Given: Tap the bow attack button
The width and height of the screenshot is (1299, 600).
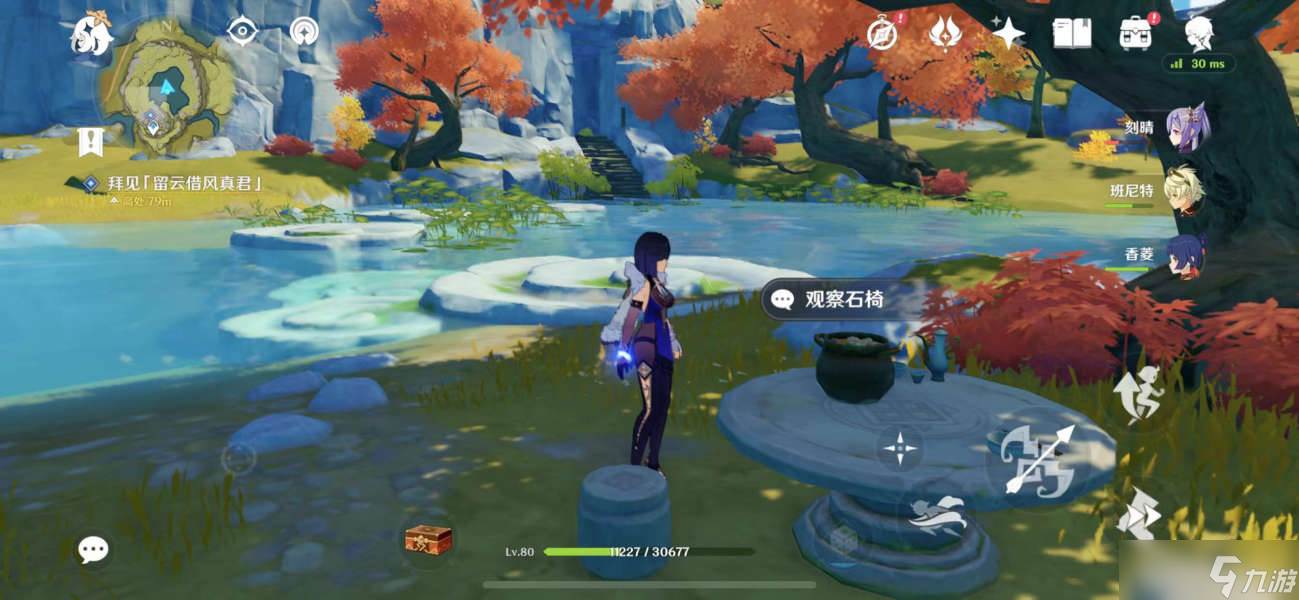Looking at the screenshot, I should tap(1041, 460).
